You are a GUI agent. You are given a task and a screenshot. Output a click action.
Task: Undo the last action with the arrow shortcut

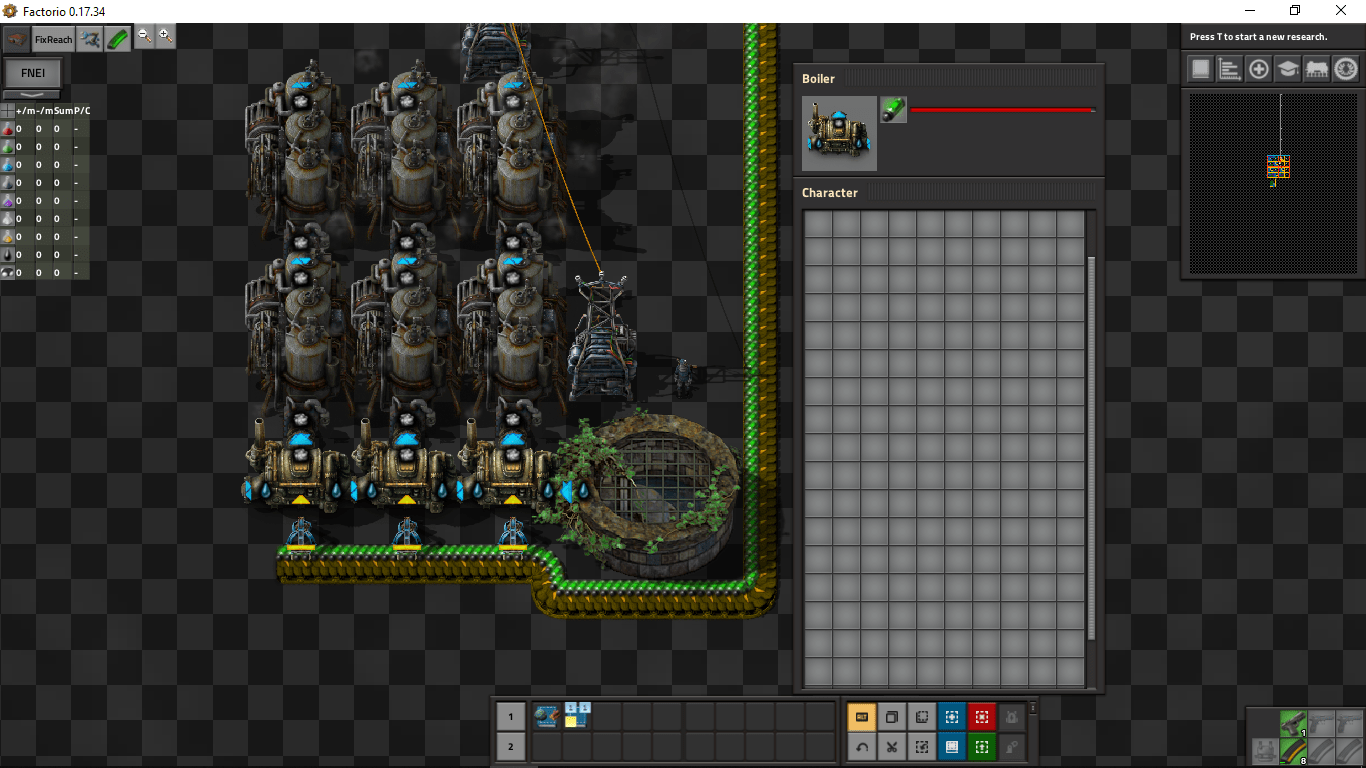coord(861,747)
